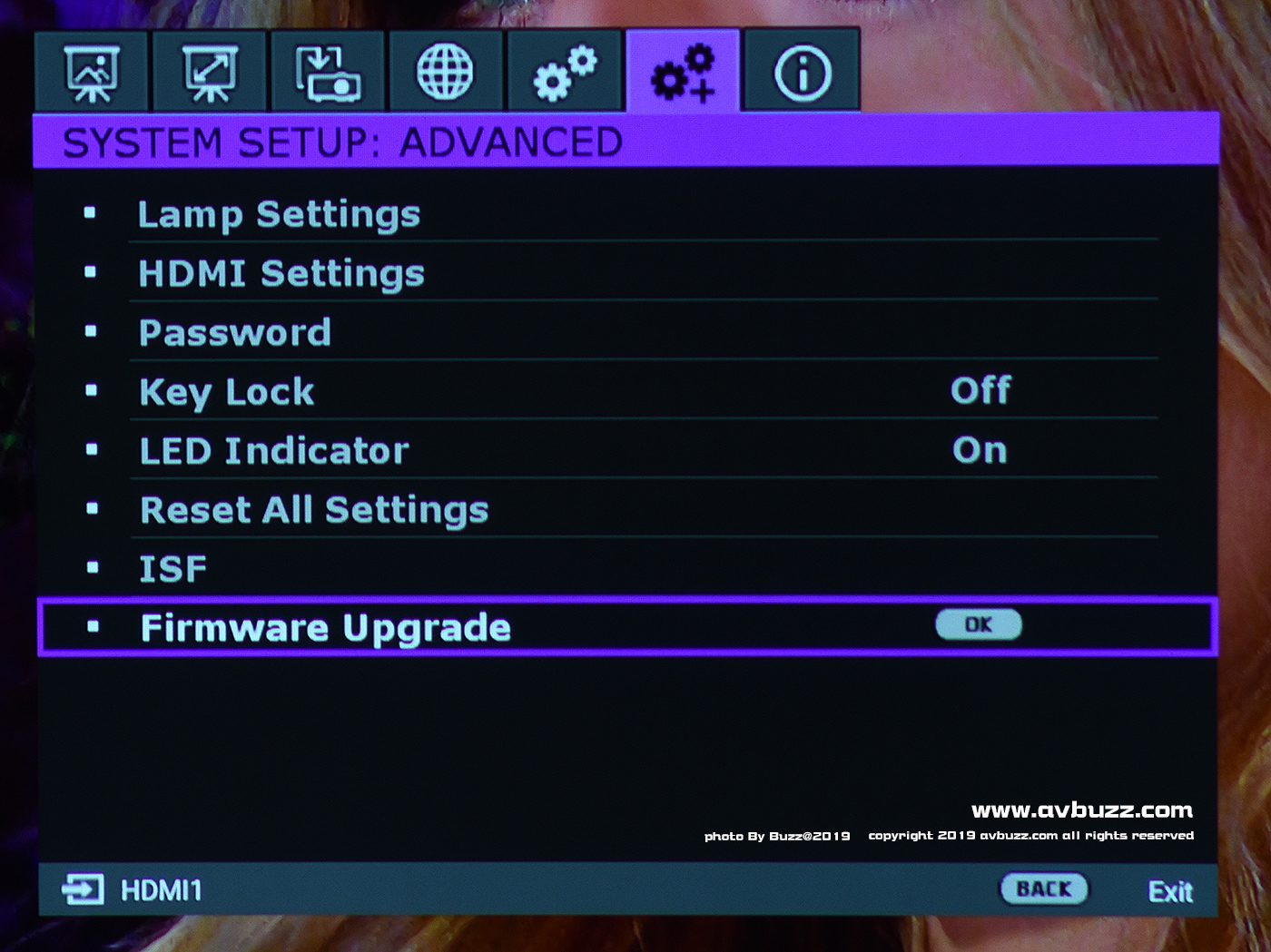Screen dimensions: 1271x952
Task: Switch to the Display tab with arrows icon
Action: coord(210,73)
